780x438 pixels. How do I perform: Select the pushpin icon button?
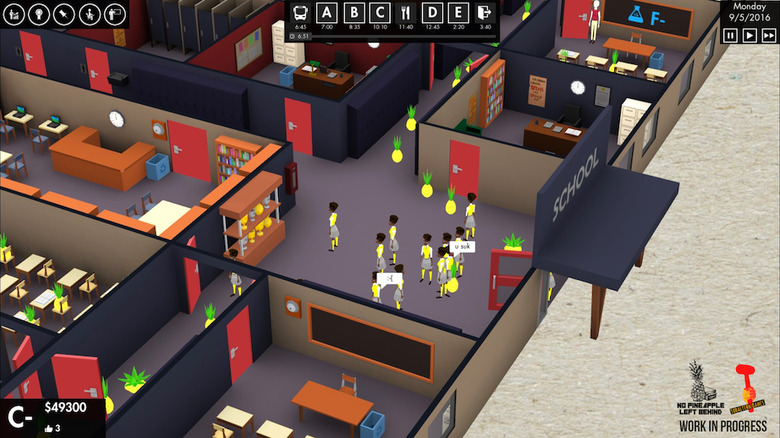click(x=62, y=14)
